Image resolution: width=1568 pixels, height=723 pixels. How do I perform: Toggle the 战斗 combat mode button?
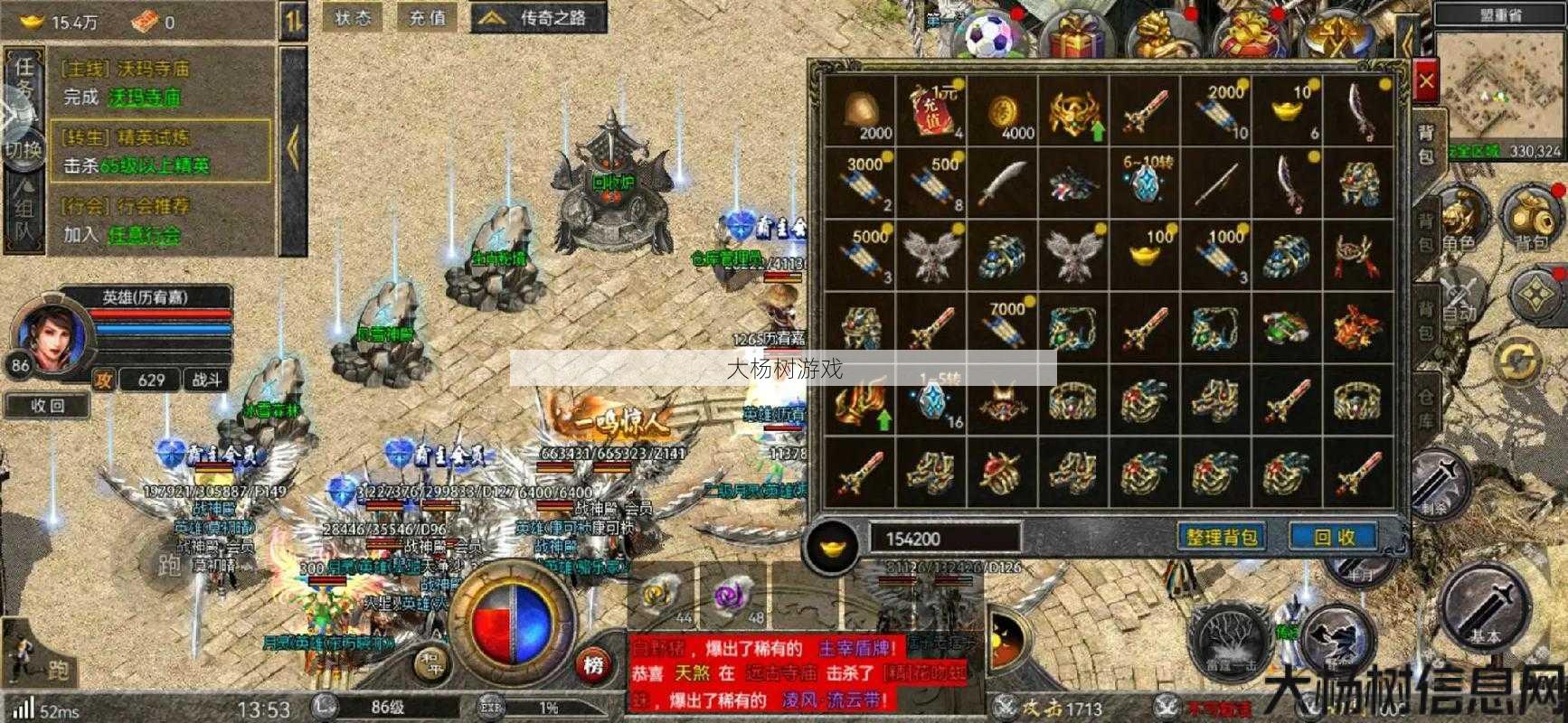206,380
